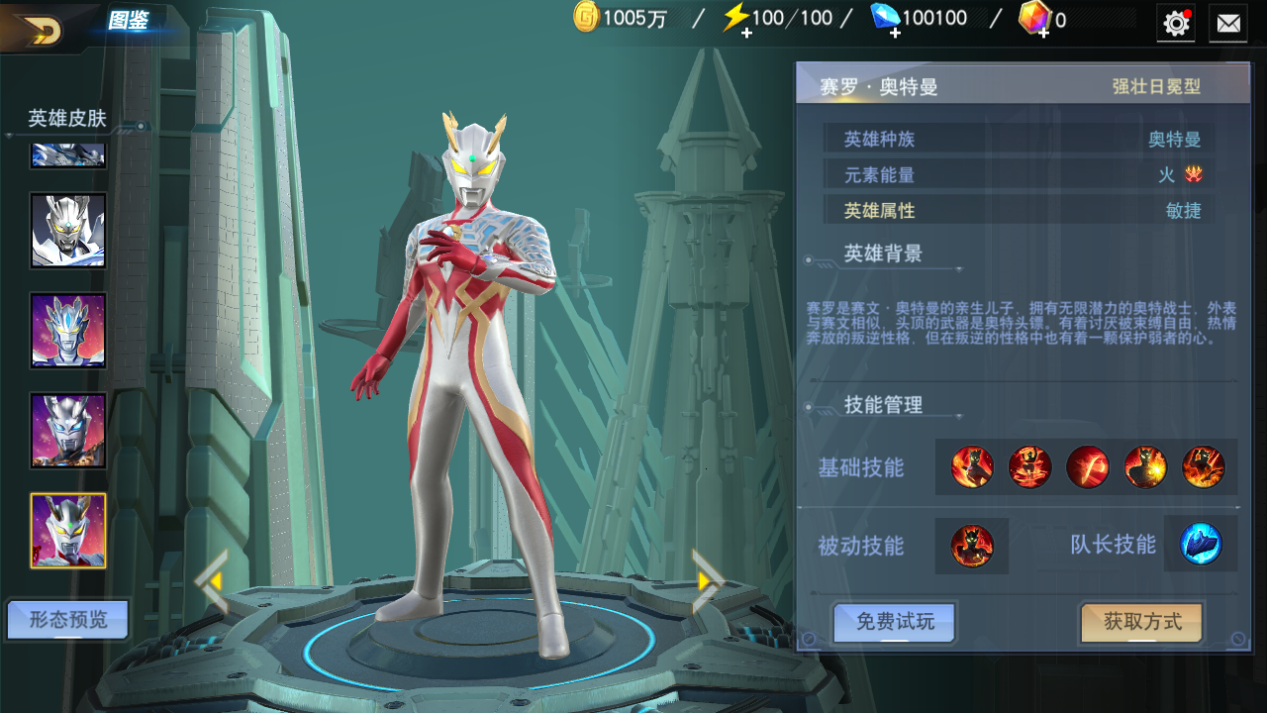Add multicolored gems via its plus icon
This screenshot has height=713, width=1267.
[1042, 33]
